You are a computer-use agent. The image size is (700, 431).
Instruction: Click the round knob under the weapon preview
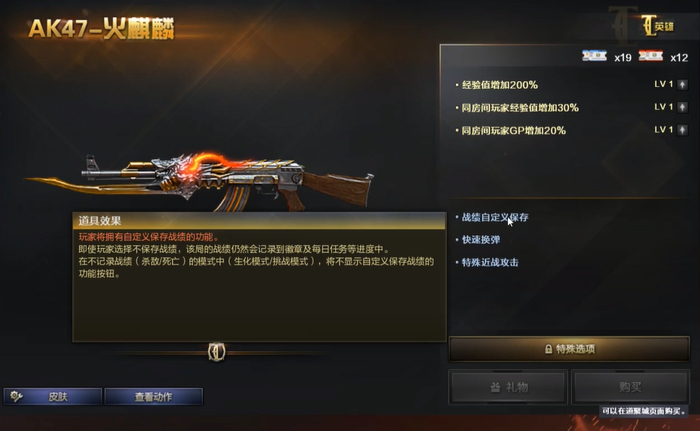click(x=216, y=351)
